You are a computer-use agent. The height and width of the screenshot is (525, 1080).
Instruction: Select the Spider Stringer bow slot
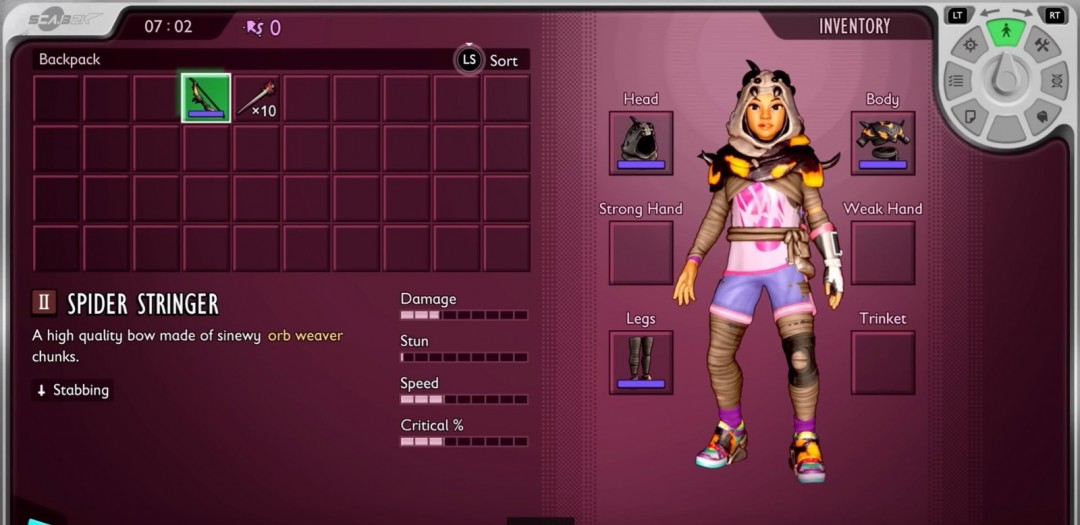206,98
